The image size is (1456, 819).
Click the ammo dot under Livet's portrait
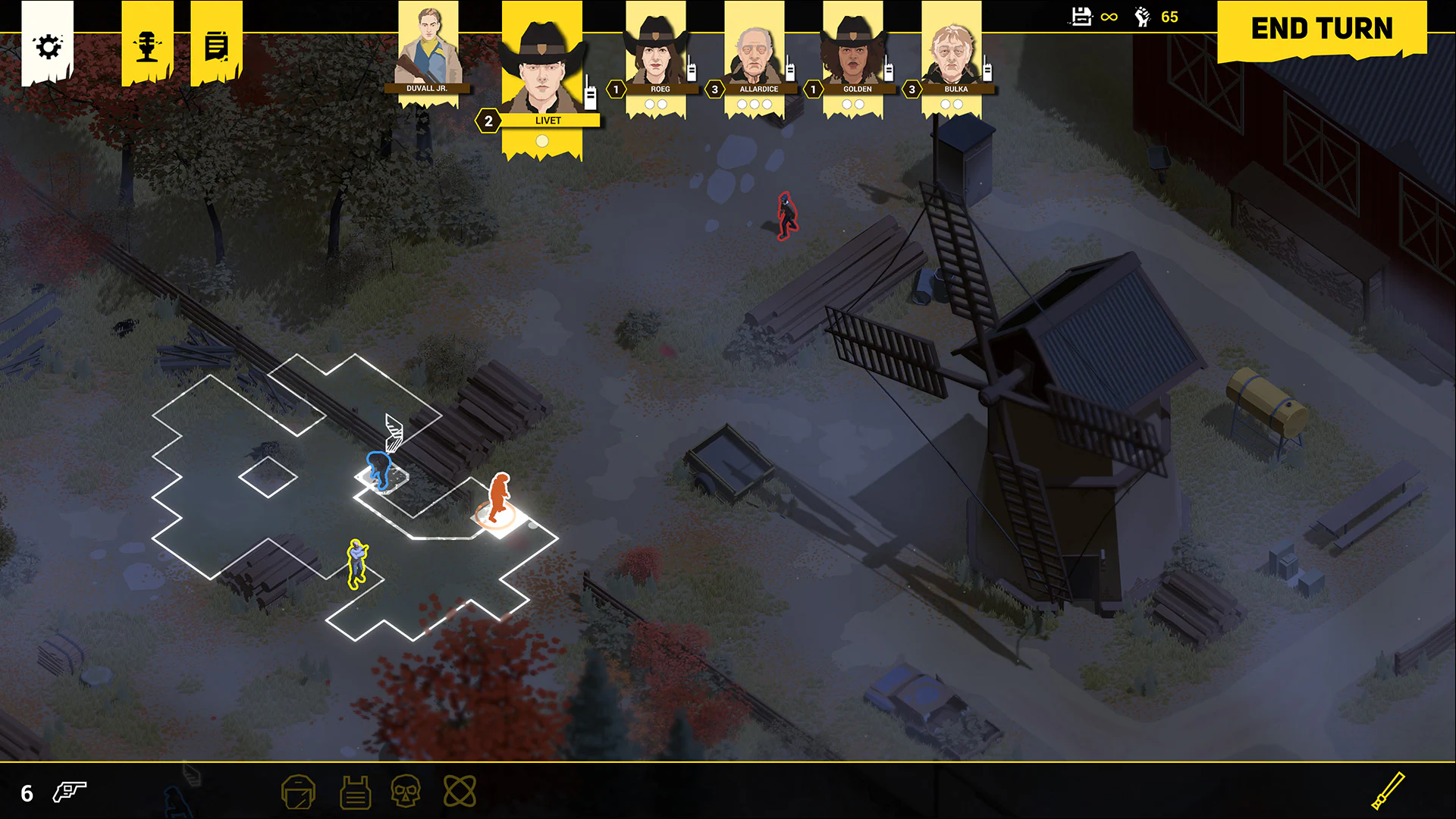(542, 140)
